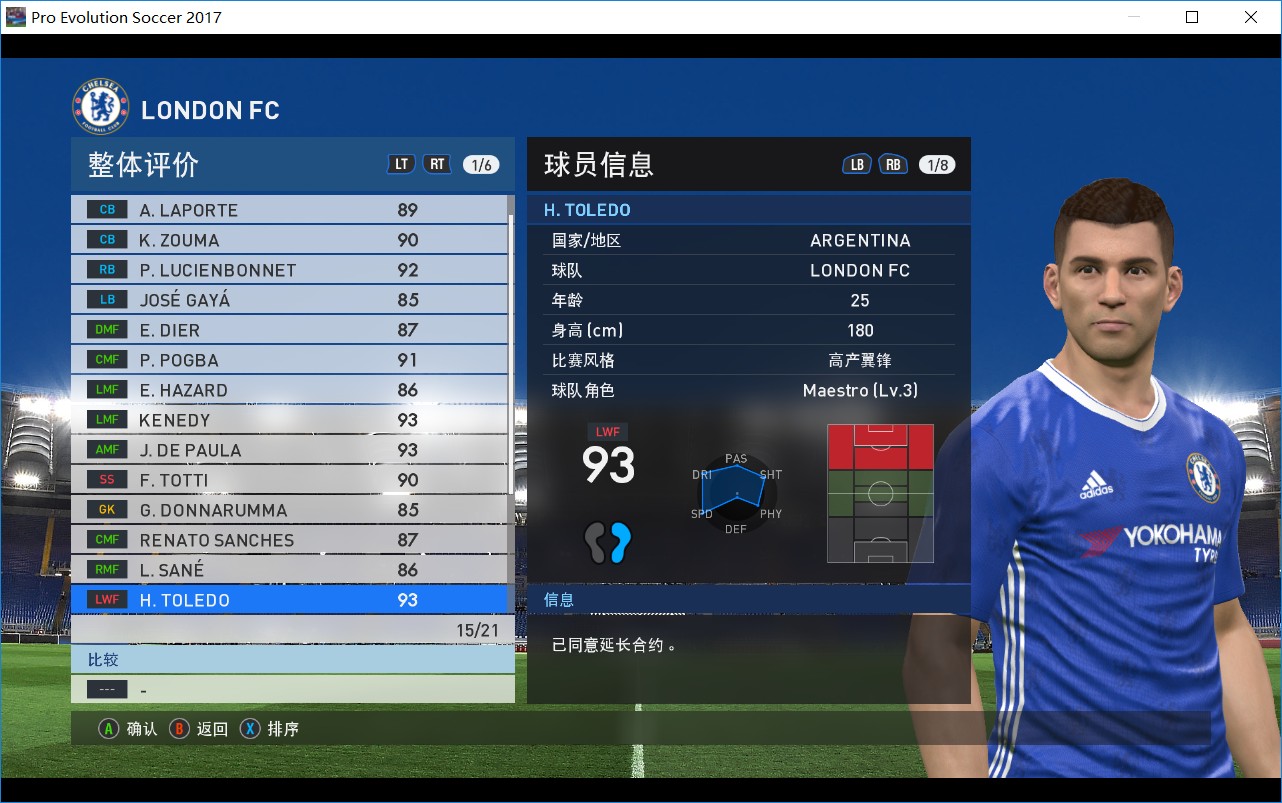Click the Chelsea club crest logo
The image size is (1282, 803).
[x=100, y=105]
